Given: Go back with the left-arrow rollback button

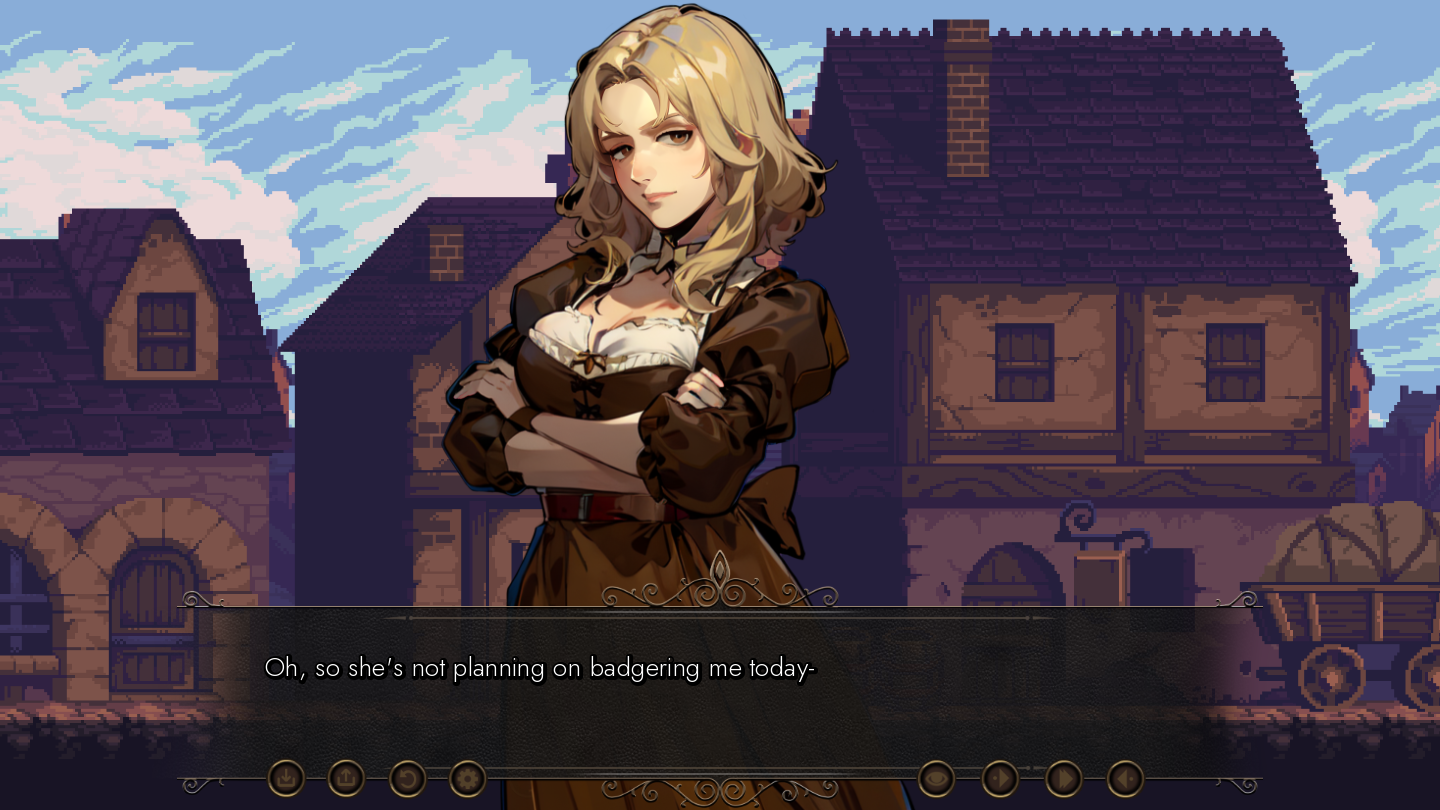Looking at the screenshot, I should point(1125,778).
